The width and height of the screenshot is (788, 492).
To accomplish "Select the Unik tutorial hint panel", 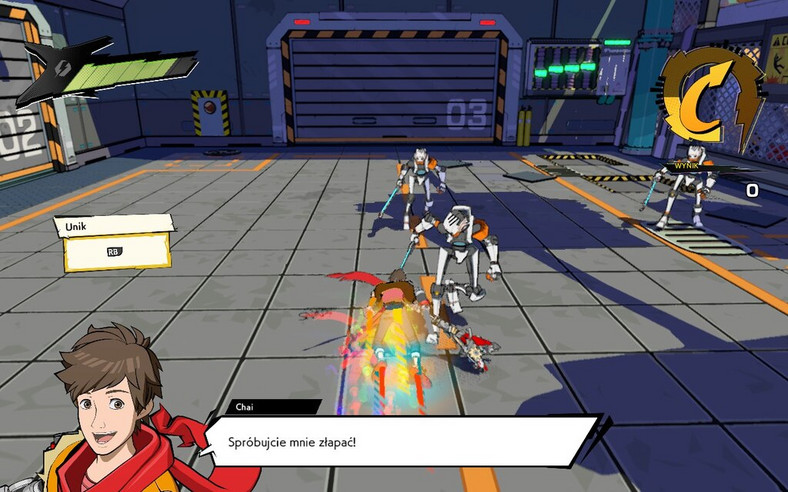I will pos(115,242).
